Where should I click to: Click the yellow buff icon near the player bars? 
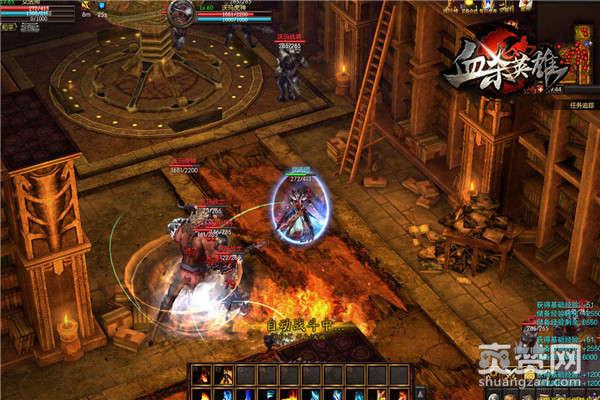point(86,6)
